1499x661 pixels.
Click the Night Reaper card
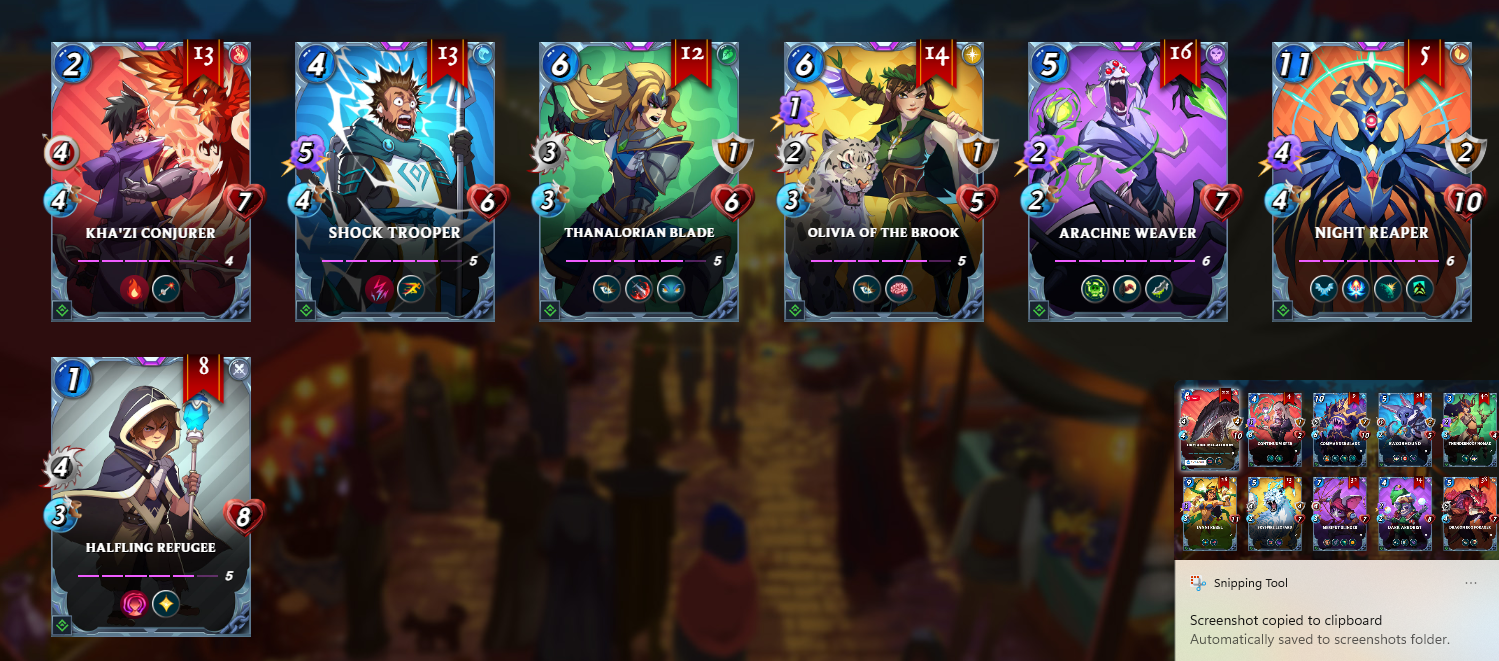[1372, 180]
